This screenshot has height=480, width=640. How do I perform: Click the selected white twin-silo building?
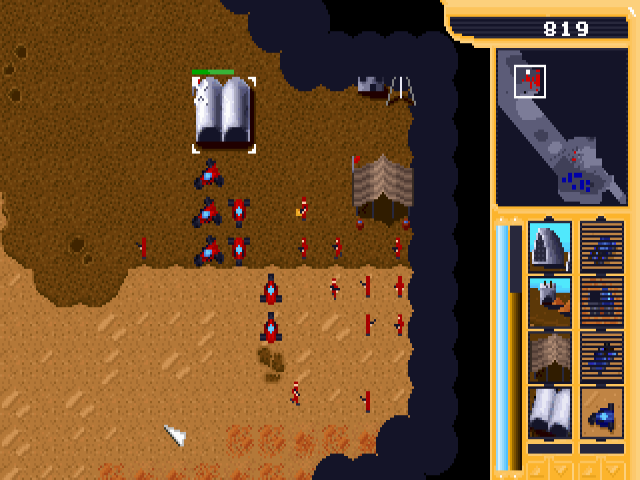click(x=223, y=113)
